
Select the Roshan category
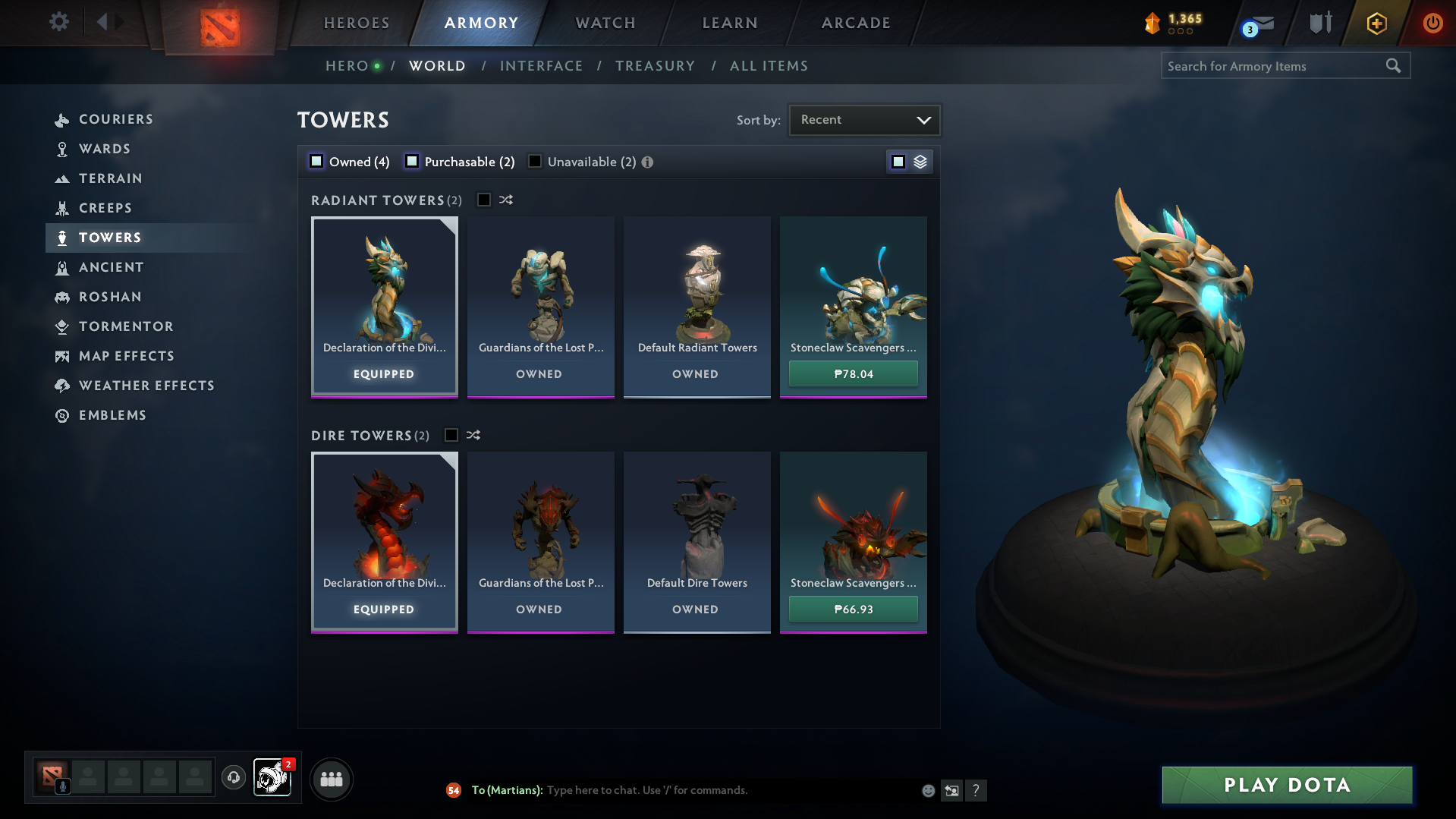(110, 297)
